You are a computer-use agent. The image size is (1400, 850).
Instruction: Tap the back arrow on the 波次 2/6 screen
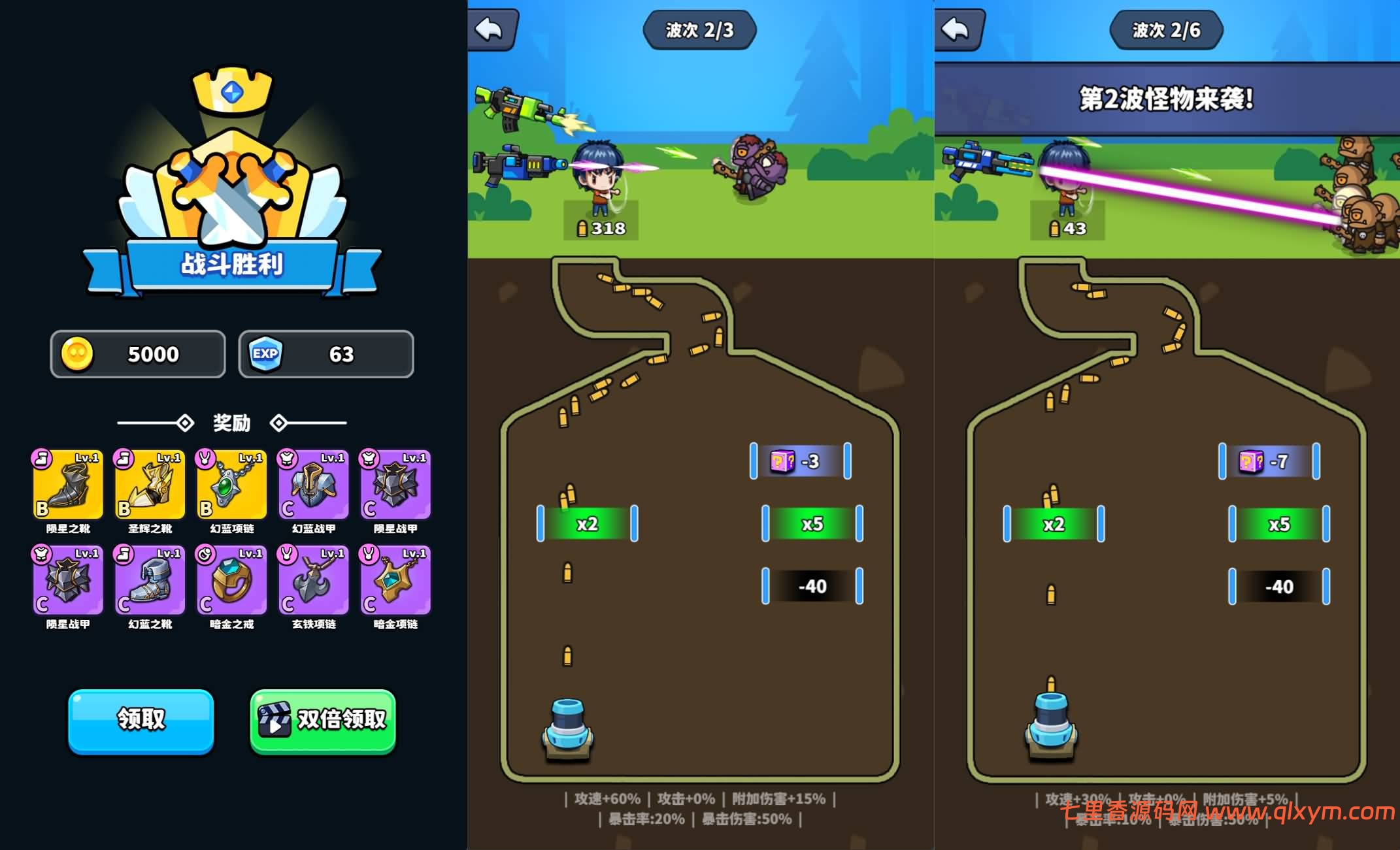coord(958,29)
